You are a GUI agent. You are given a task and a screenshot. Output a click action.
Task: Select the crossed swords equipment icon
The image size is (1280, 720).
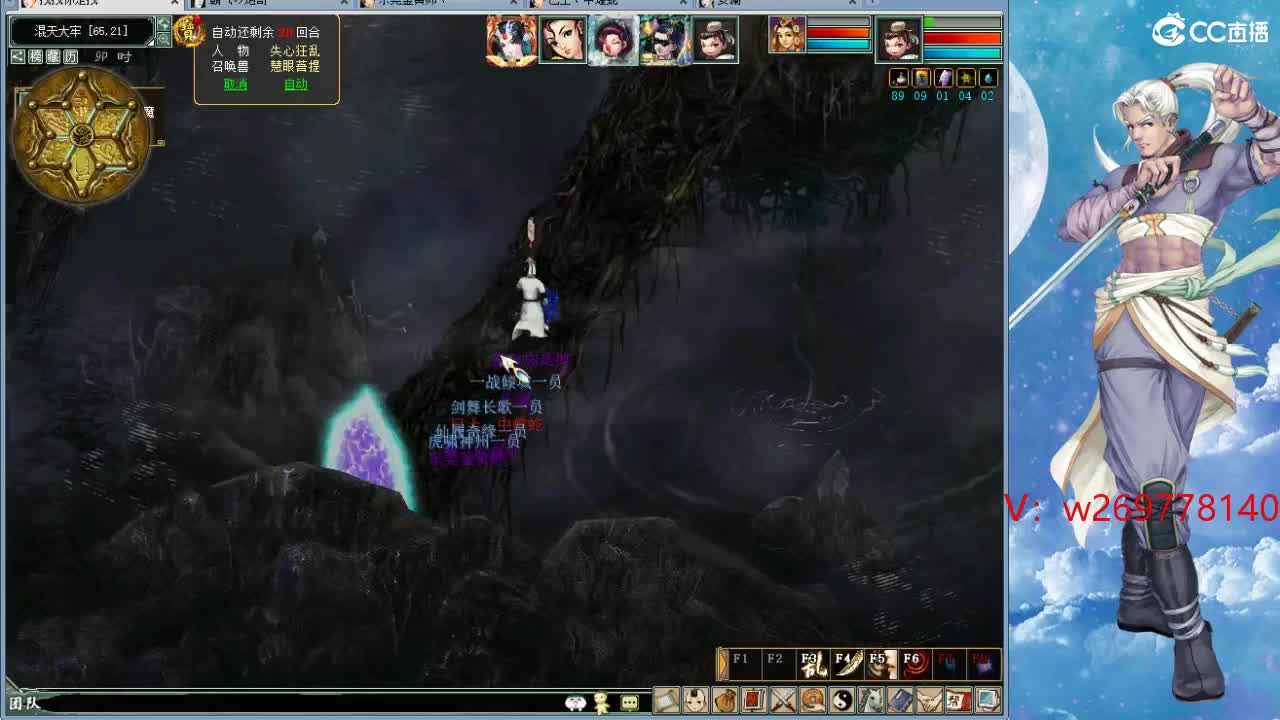click(782, 701)
